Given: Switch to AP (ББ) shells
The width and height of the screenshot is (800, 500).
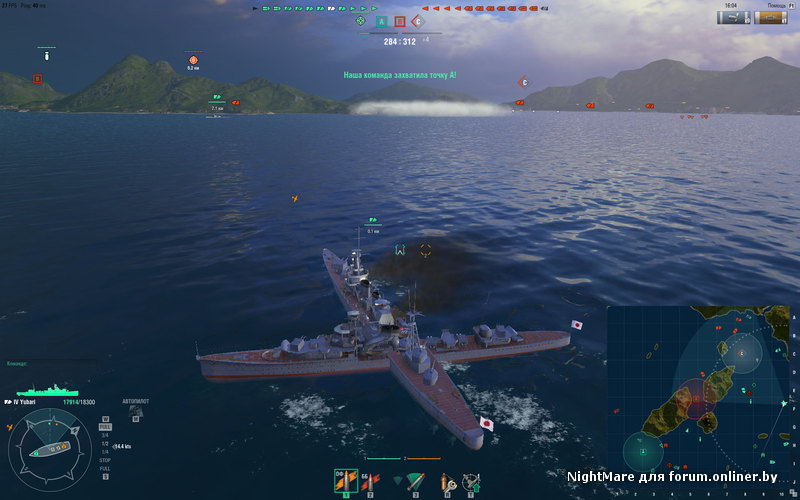Looking at the screenshot, I should click(x=370, y=481).
